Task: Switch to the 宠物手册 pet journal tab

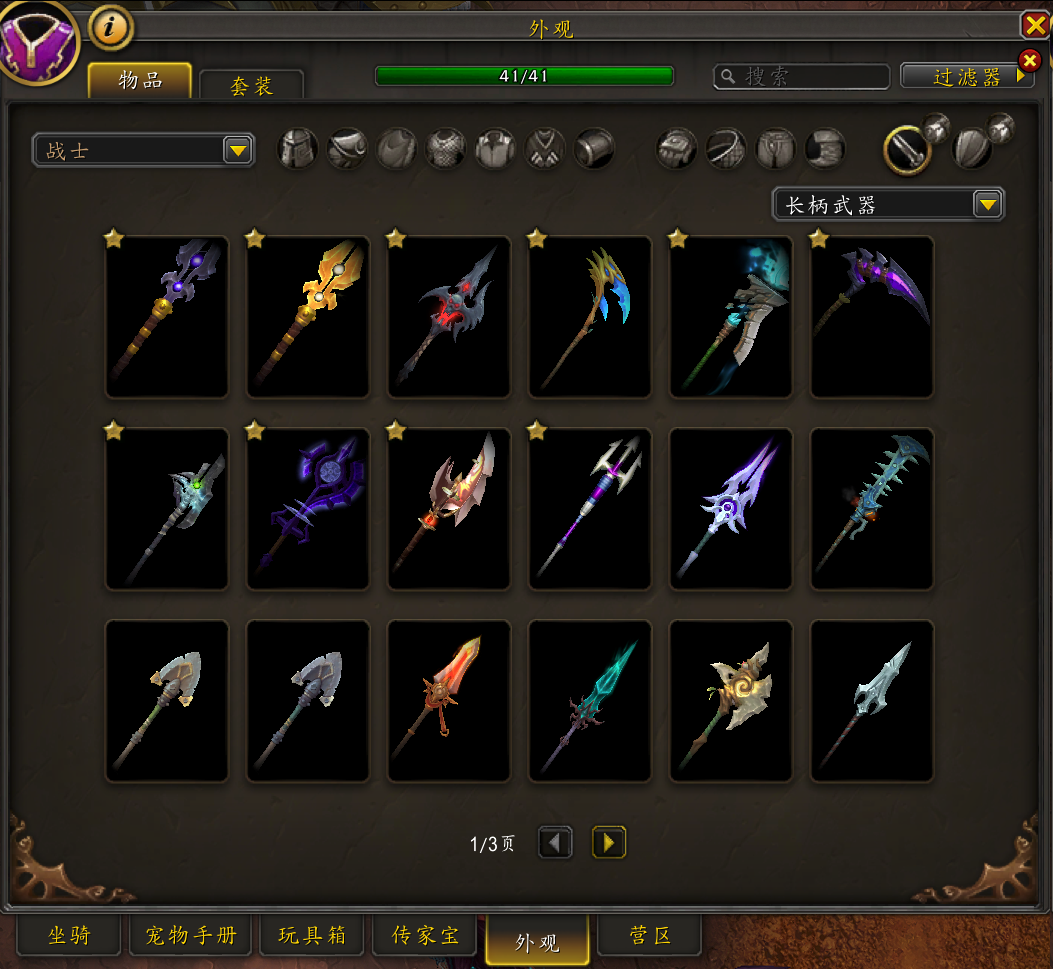Action: click(191, 936)
